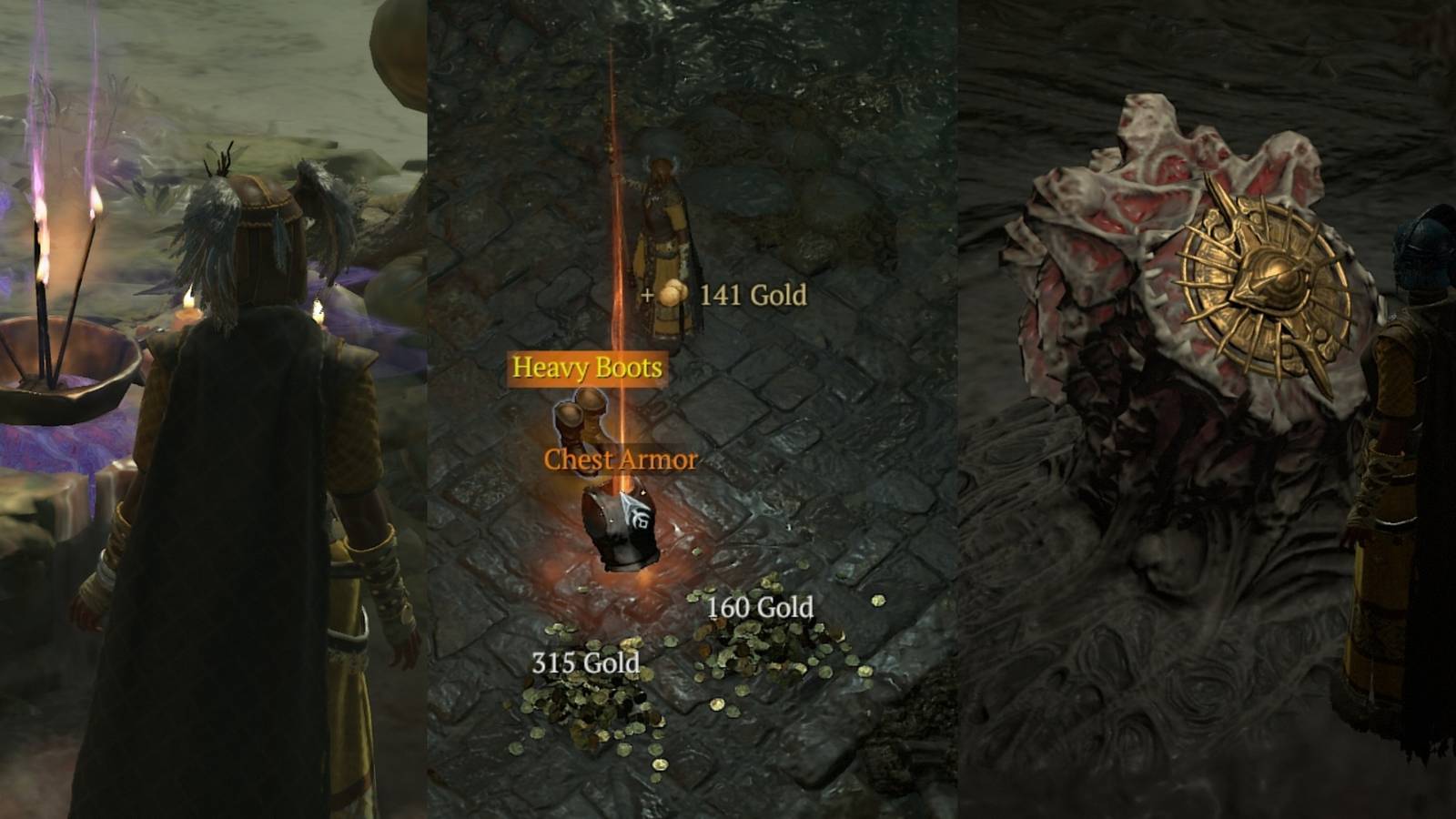Image resolution: width=1456 pixels, height=819 pixels.
Task: Pick up the 141 Gold pouch icon
Action: [674, 293]
